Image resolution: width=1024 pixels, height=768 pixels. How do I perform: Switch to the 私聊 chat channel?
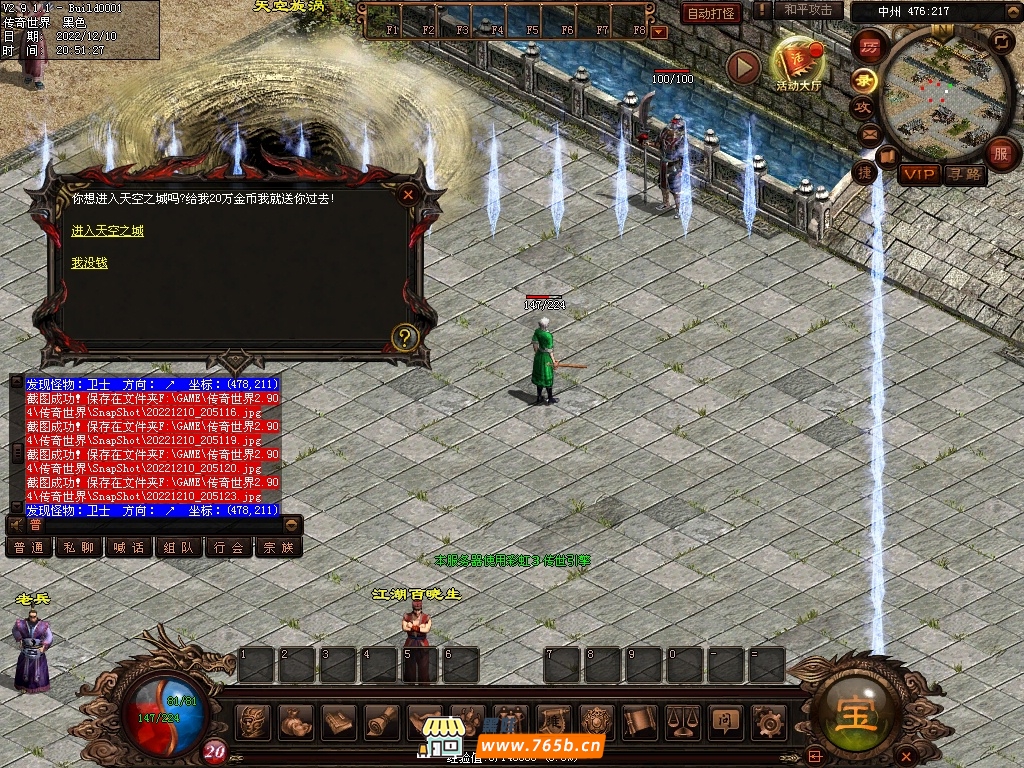pyautogui.click(x=79, y=548)
